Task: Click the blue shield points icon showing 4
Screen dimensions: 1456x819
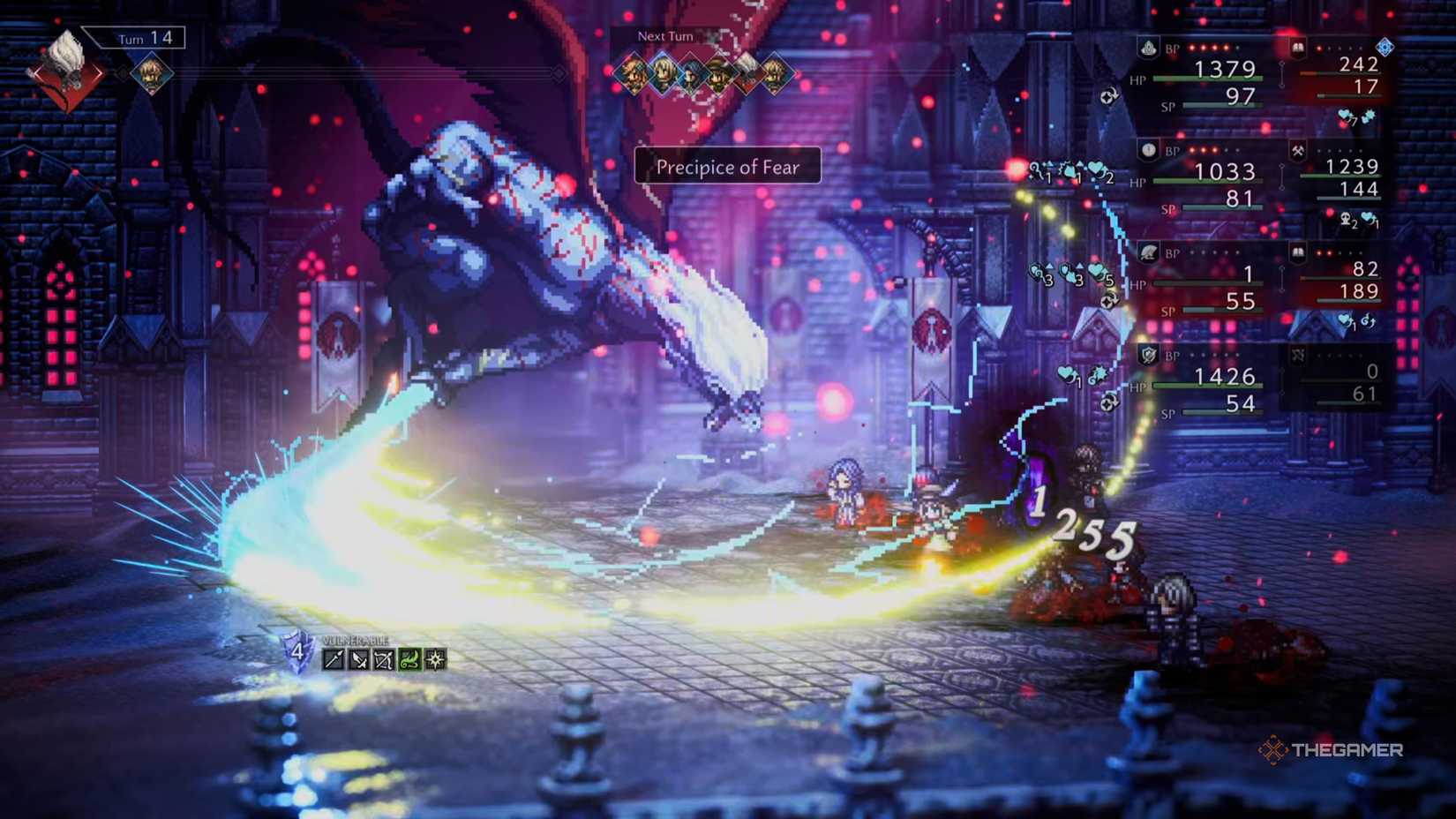Action: point(297,653)
